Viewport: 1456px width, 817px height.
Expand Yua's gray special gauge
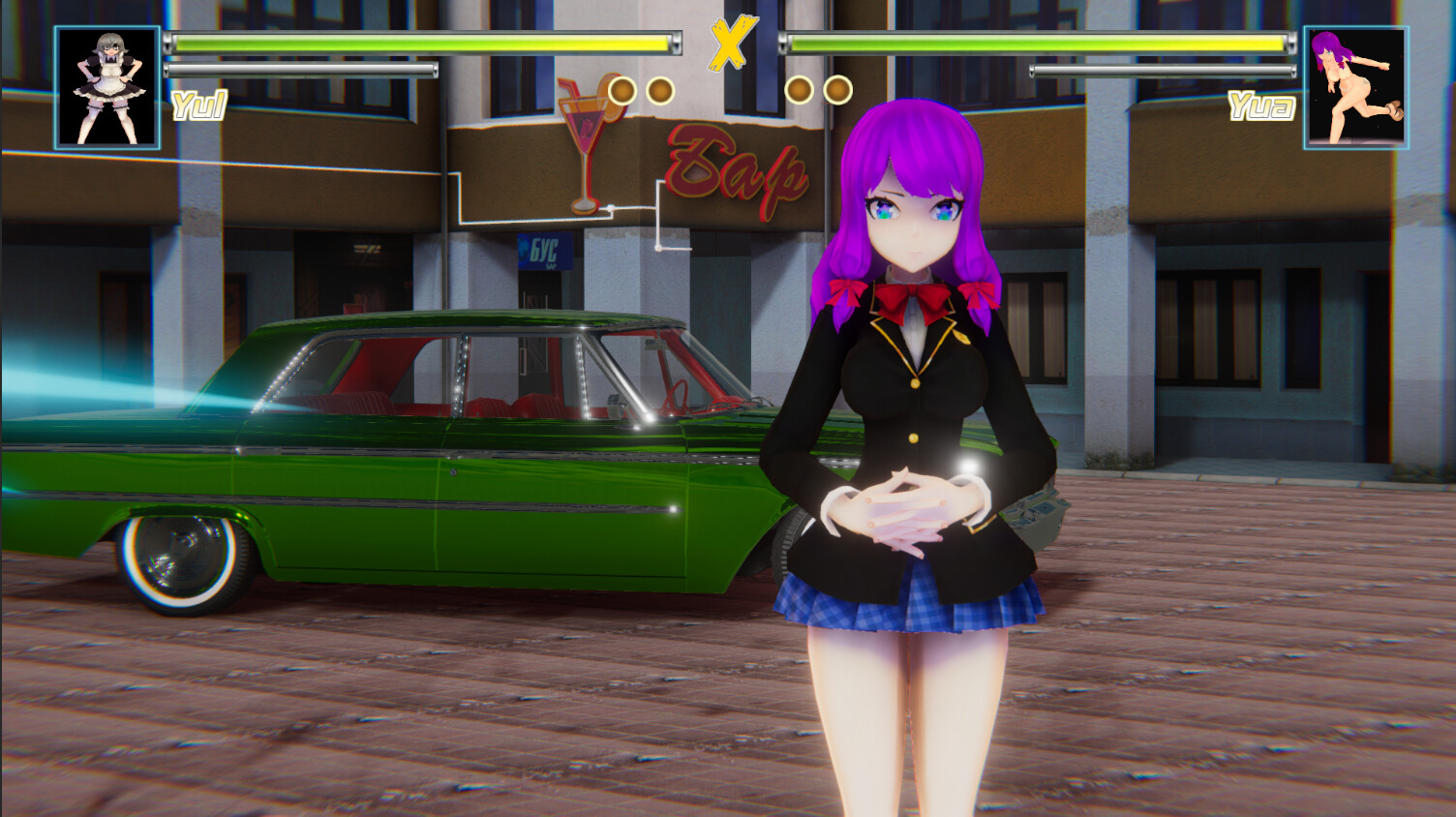[1162, 70]
